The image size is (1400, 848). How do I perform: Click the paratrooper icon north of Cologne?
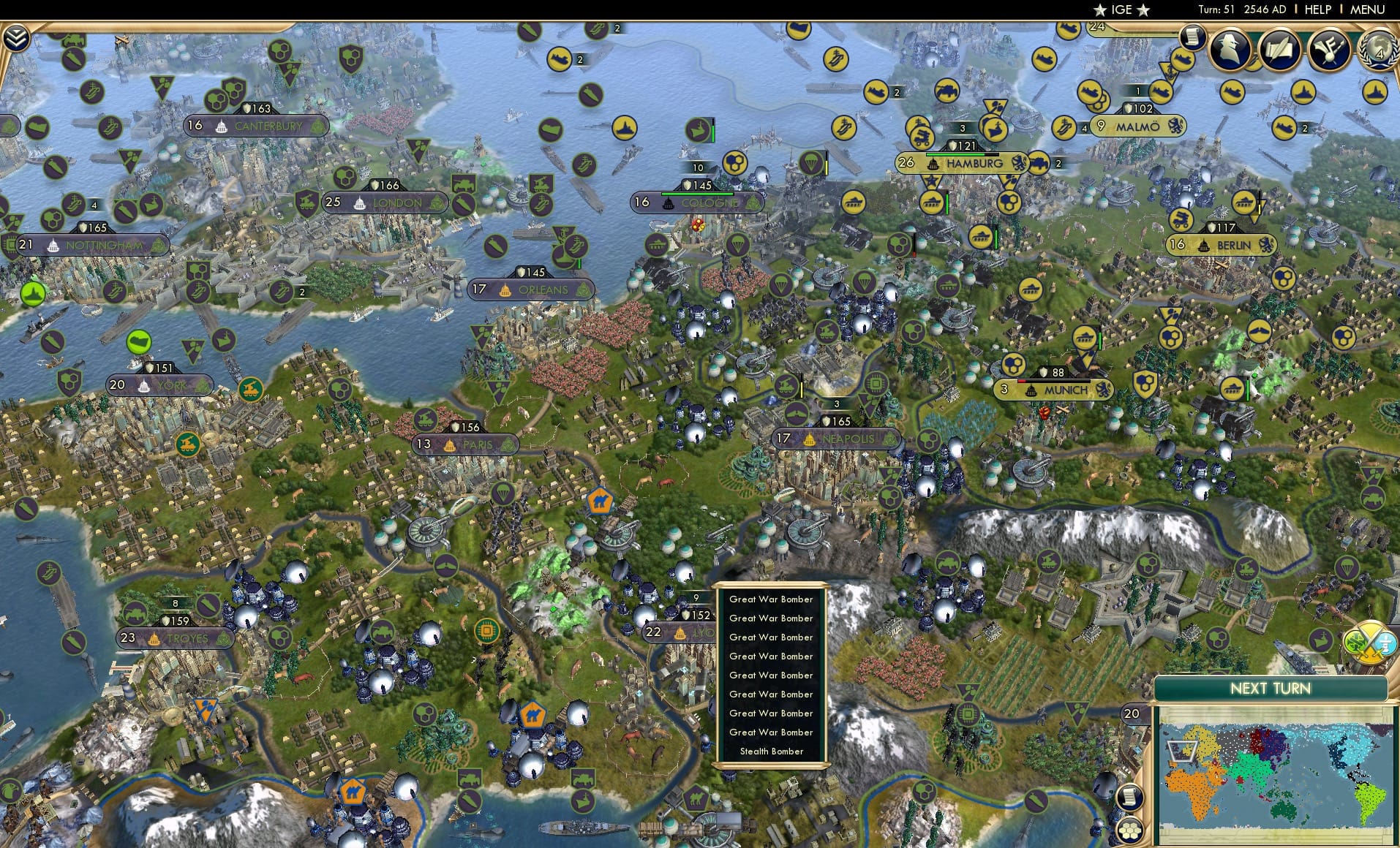[x=812, y=163]
